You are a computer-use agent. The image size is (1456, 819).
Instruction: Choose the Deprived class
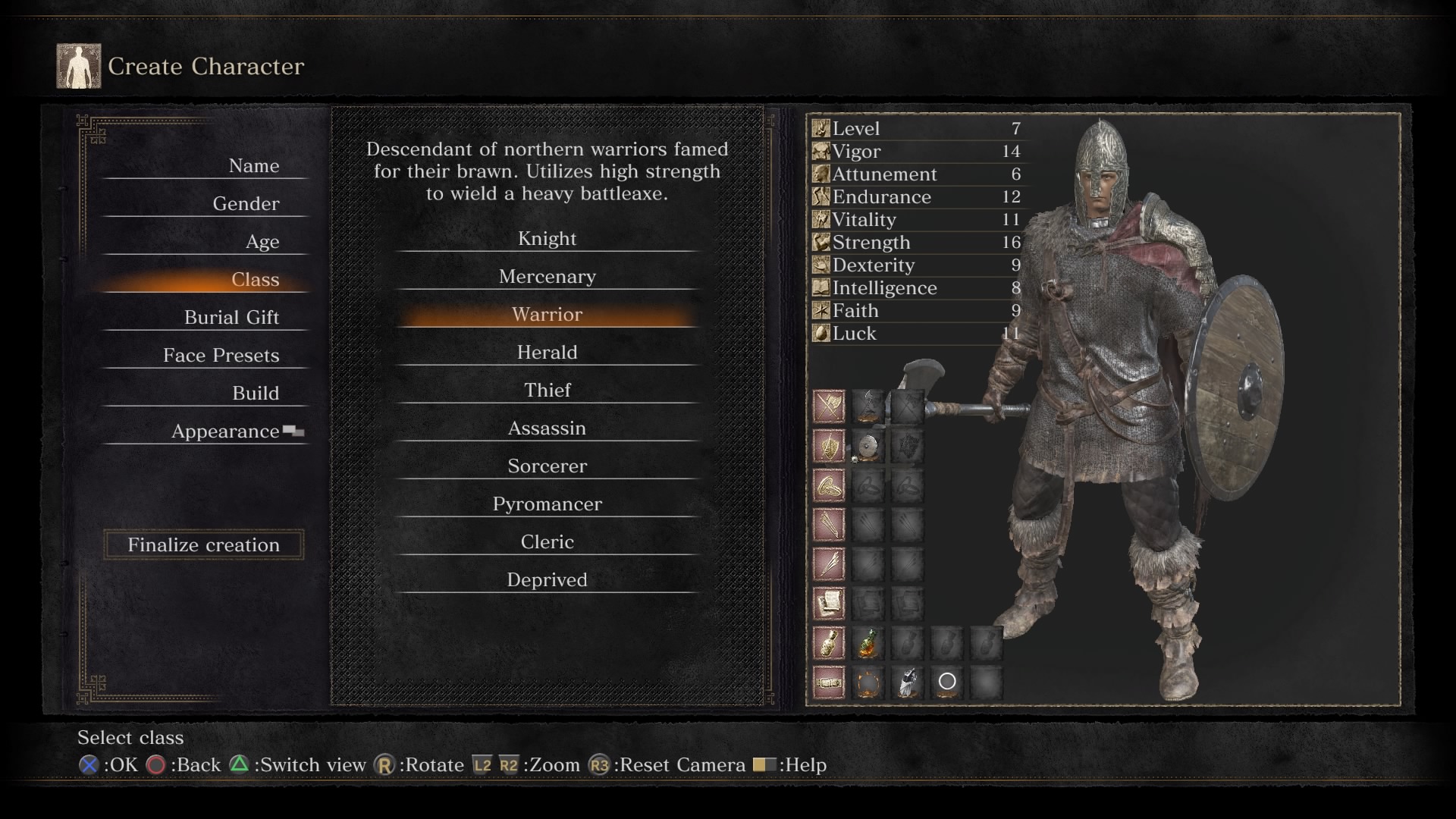point(547,580)
